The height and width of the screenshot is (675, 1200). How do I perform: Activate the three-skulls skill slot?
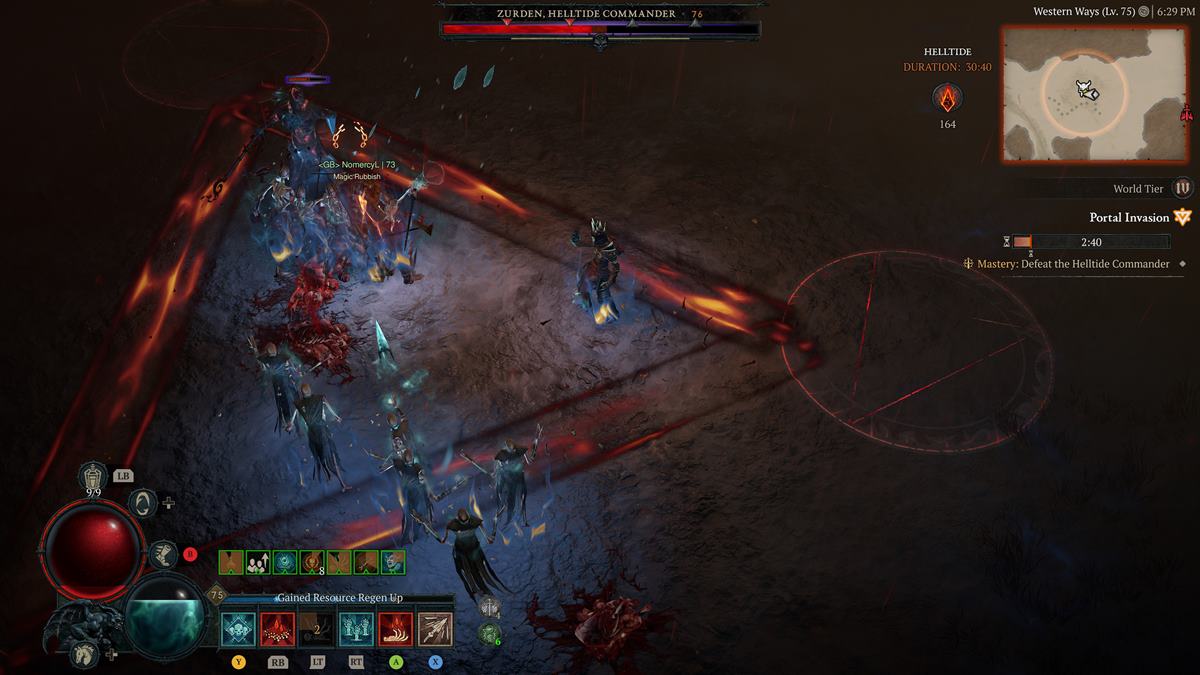240,629
